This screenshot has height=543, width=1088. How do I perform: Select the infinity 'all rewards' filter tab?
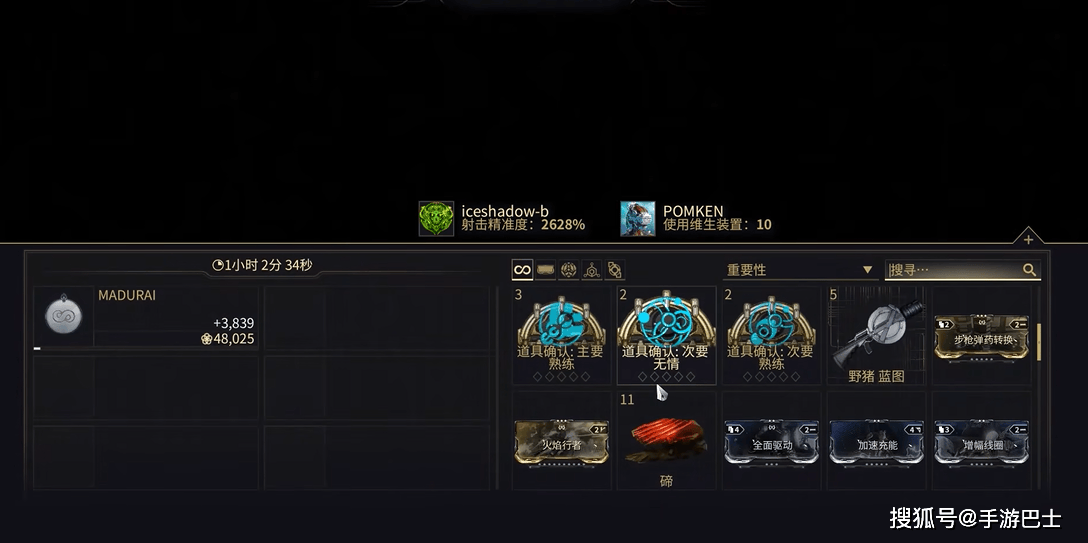[522, 270]
